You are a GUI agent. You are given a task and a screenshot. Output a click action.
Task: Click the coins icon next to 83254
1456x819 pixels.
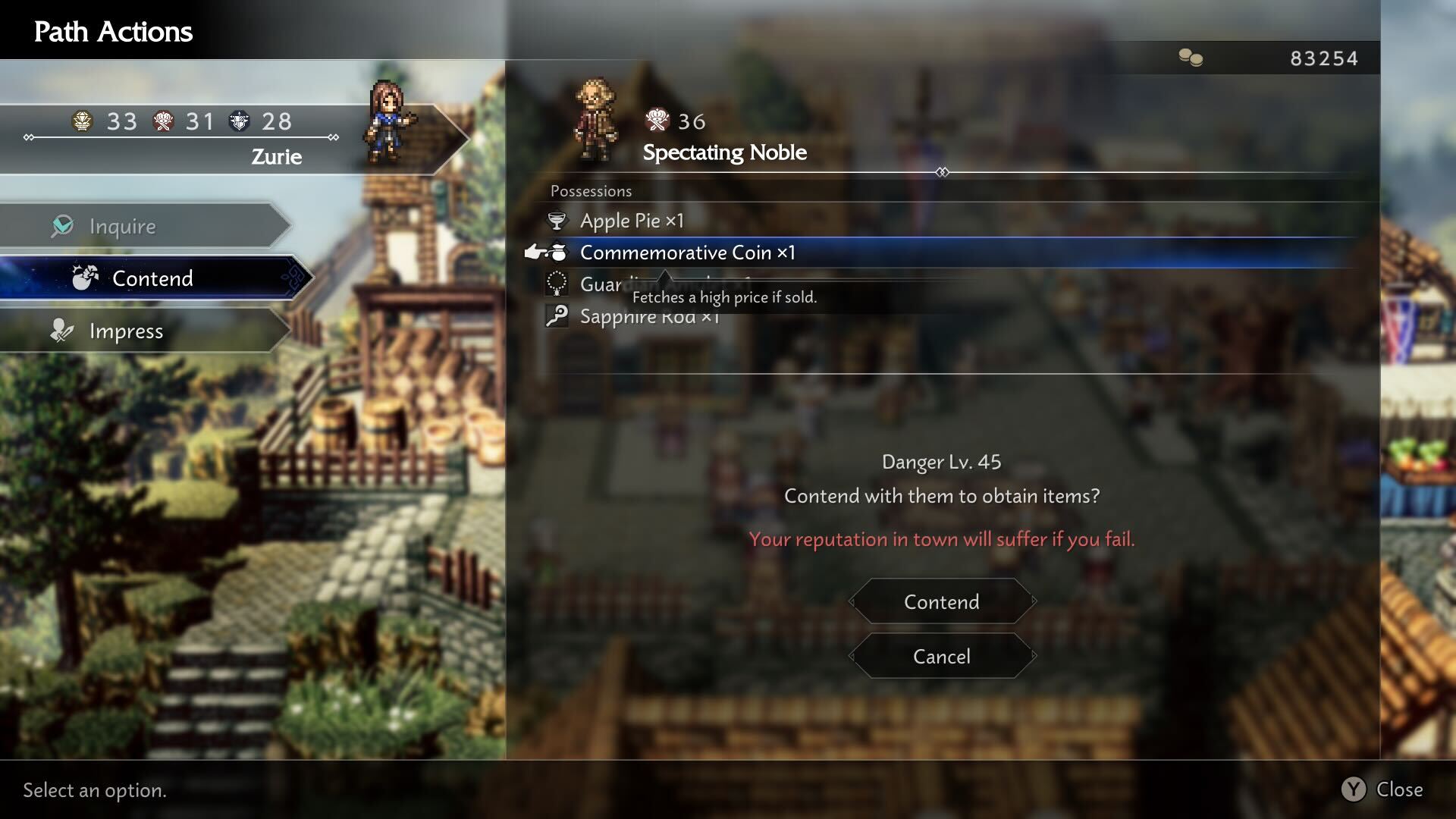tap(1191, 58)
